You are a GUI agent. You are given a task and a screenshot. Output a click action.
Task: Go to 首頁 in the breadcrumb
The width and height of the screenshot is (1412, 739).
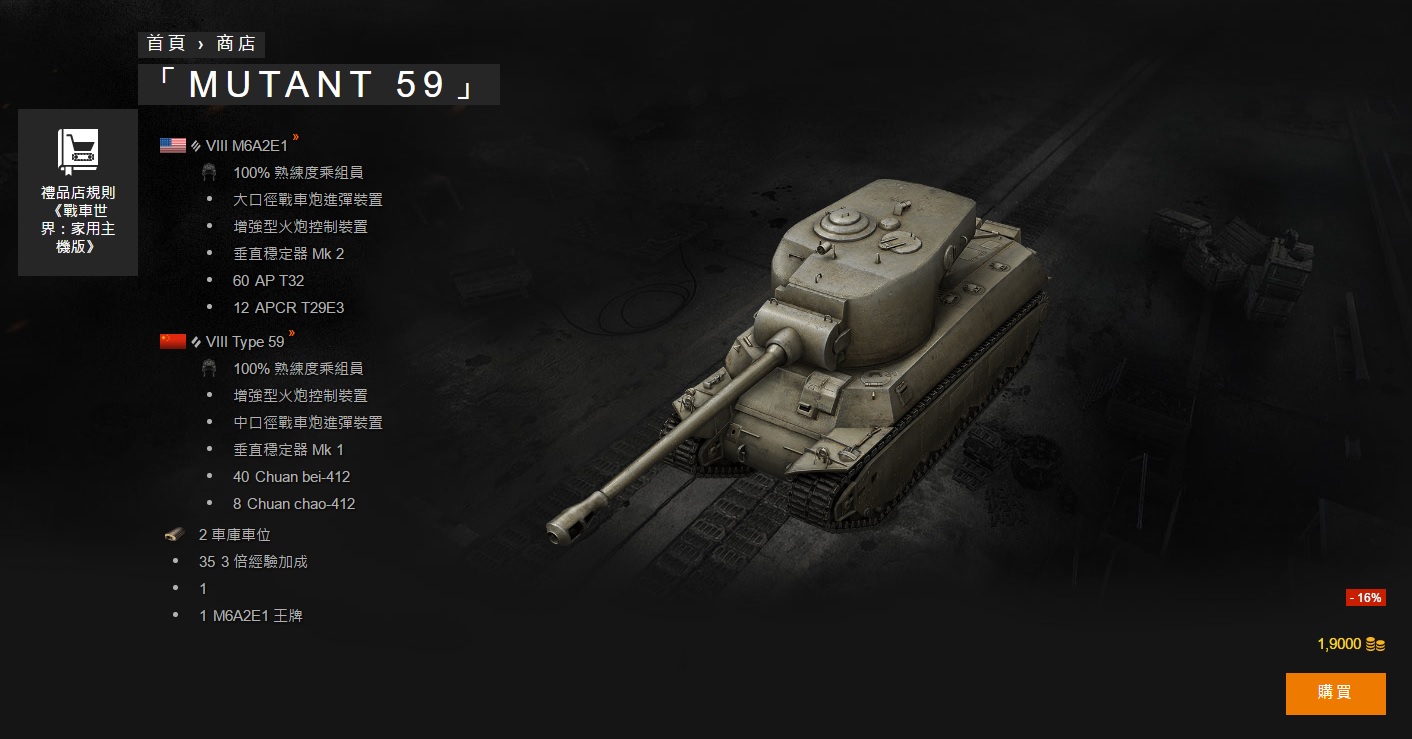(167, 44)
